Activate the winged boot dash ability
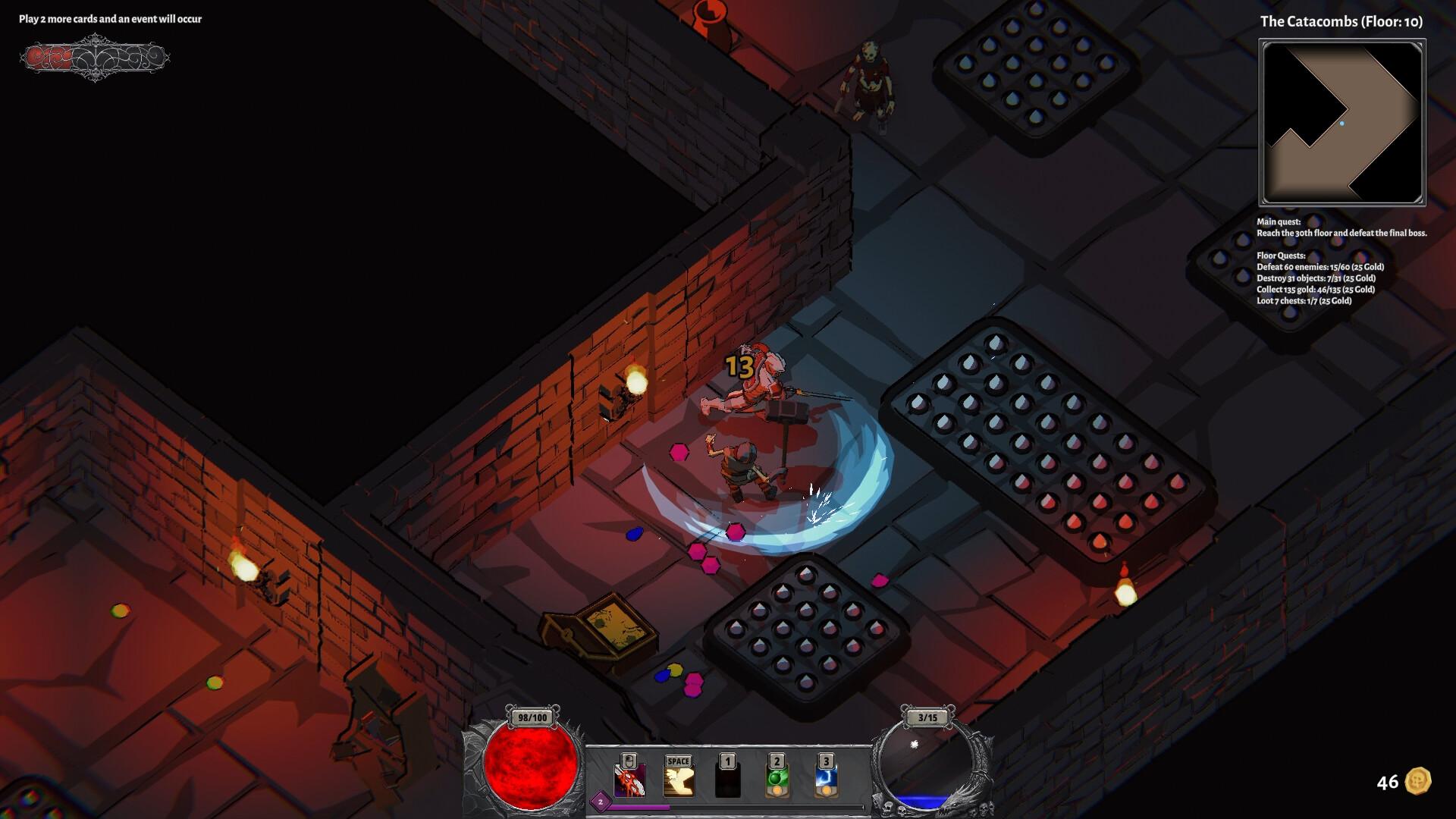The width and height of the screenshot is (1456, 819). (x=679, y=780)
